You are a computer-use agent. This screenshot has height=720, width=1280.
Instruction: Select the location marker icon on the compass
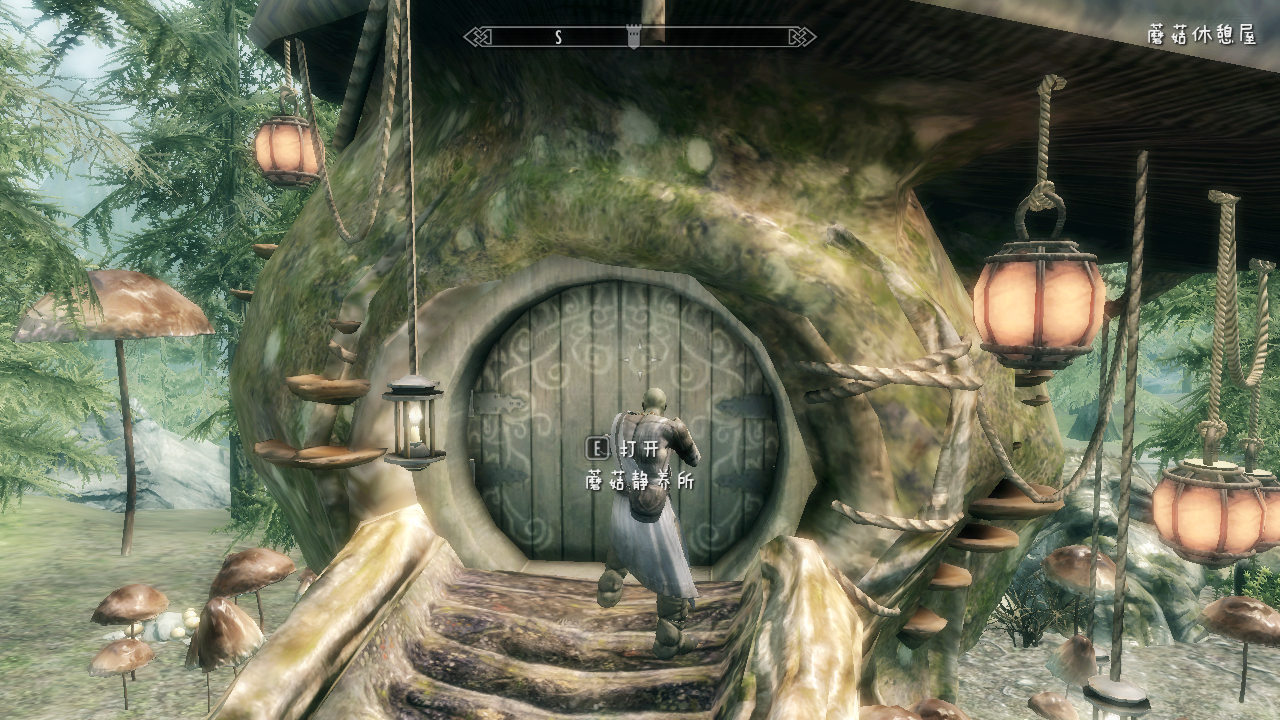pyautogui.click(x=632, y=37)
